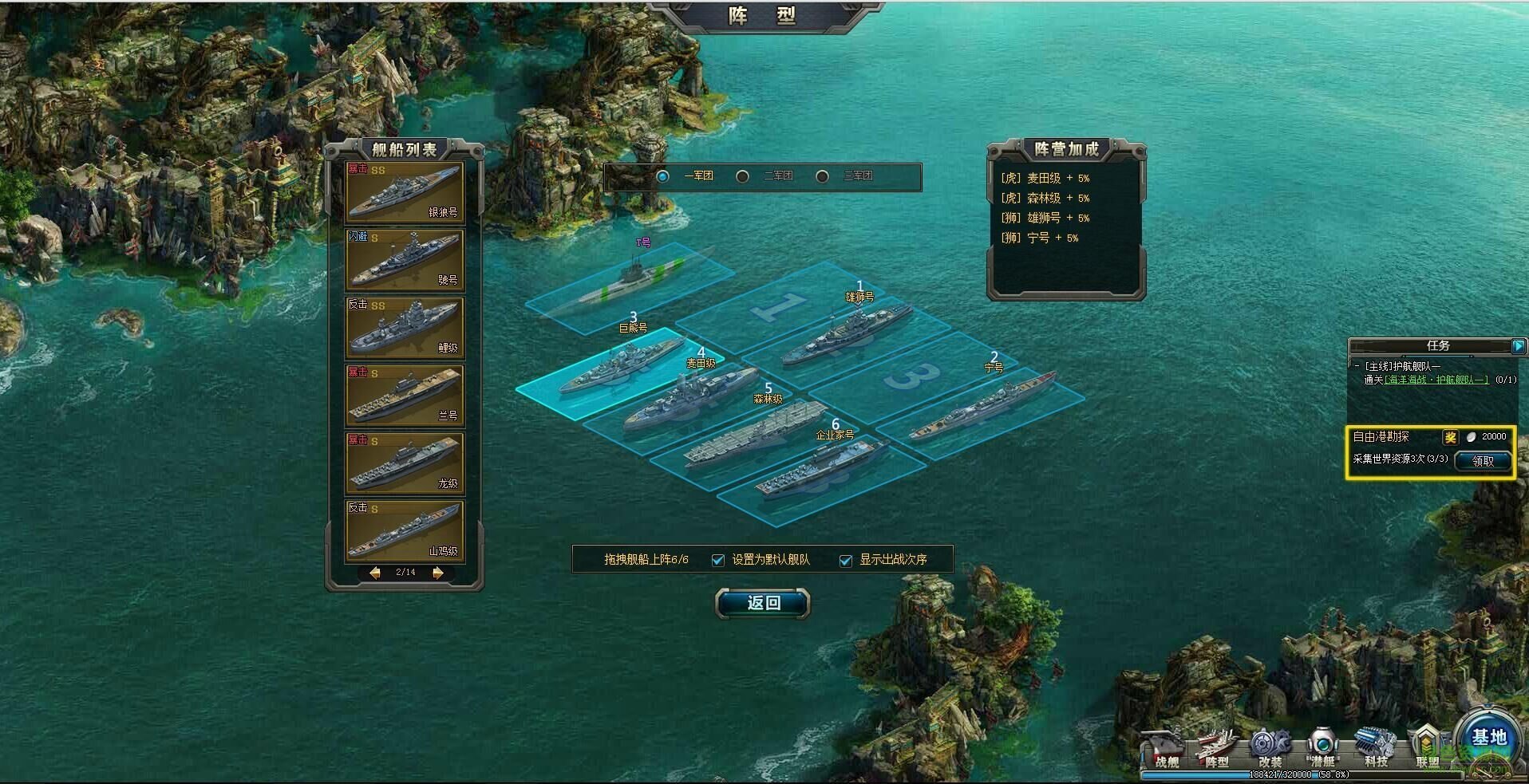1529x784 pixels.
Task: Choose the 三军团 legion option
Action: 822,176
